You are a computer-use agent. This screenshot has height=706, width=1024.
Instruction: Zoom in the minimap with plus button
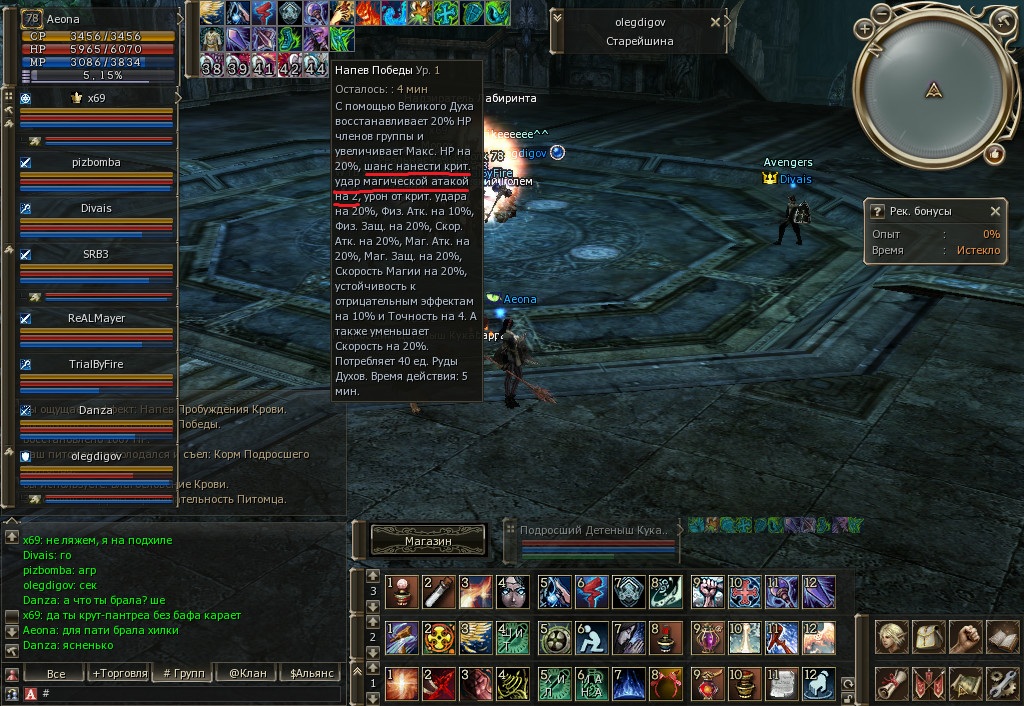864,29
